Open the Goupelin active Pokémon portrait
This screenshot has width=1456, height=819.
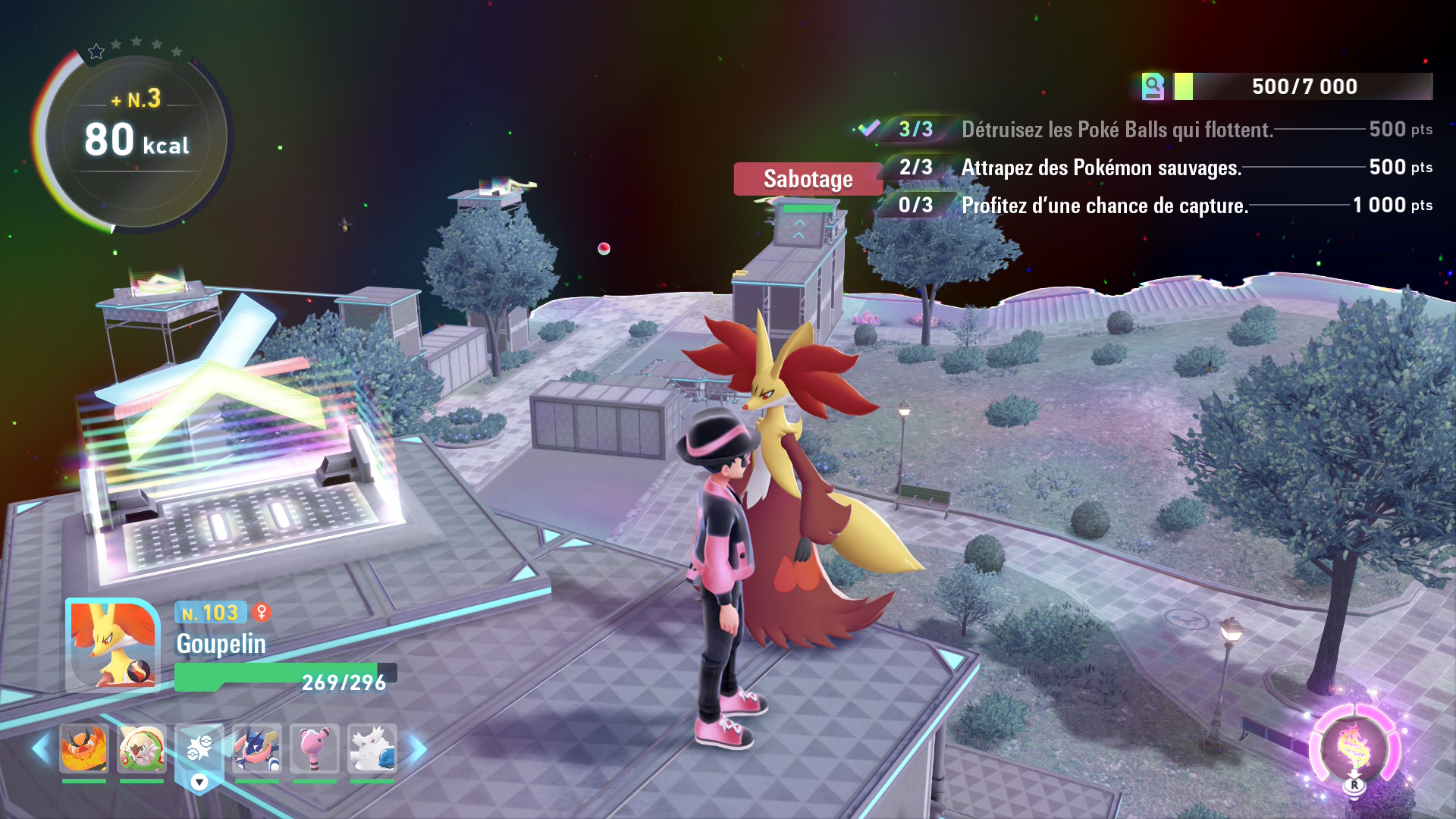click(112, 645)
